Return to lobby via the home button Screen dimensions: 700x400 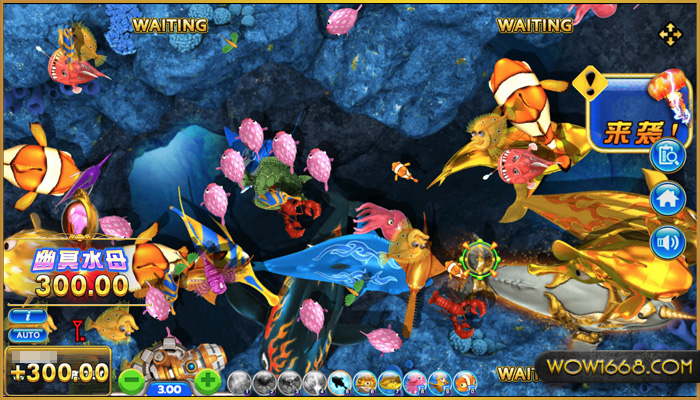tap(665, 198)
